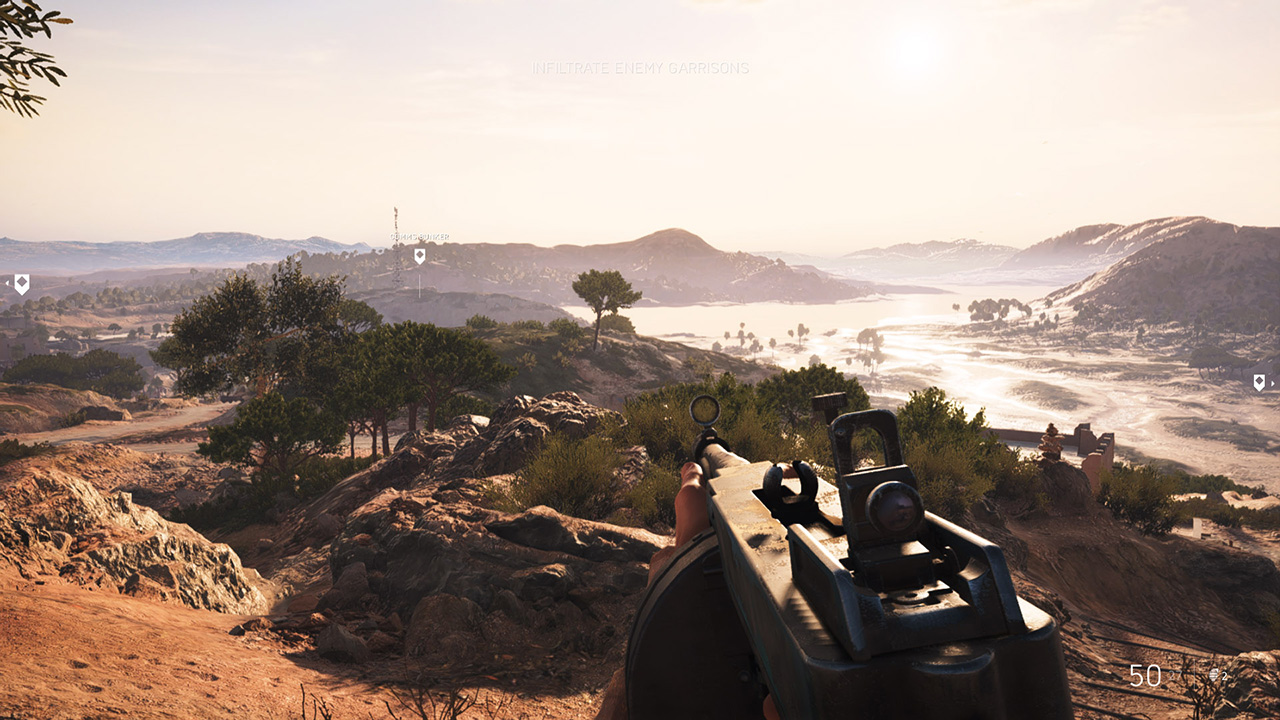Click the vertical divider in the ammo HUD
The image size is (1280, 720).
point(1195,674)
